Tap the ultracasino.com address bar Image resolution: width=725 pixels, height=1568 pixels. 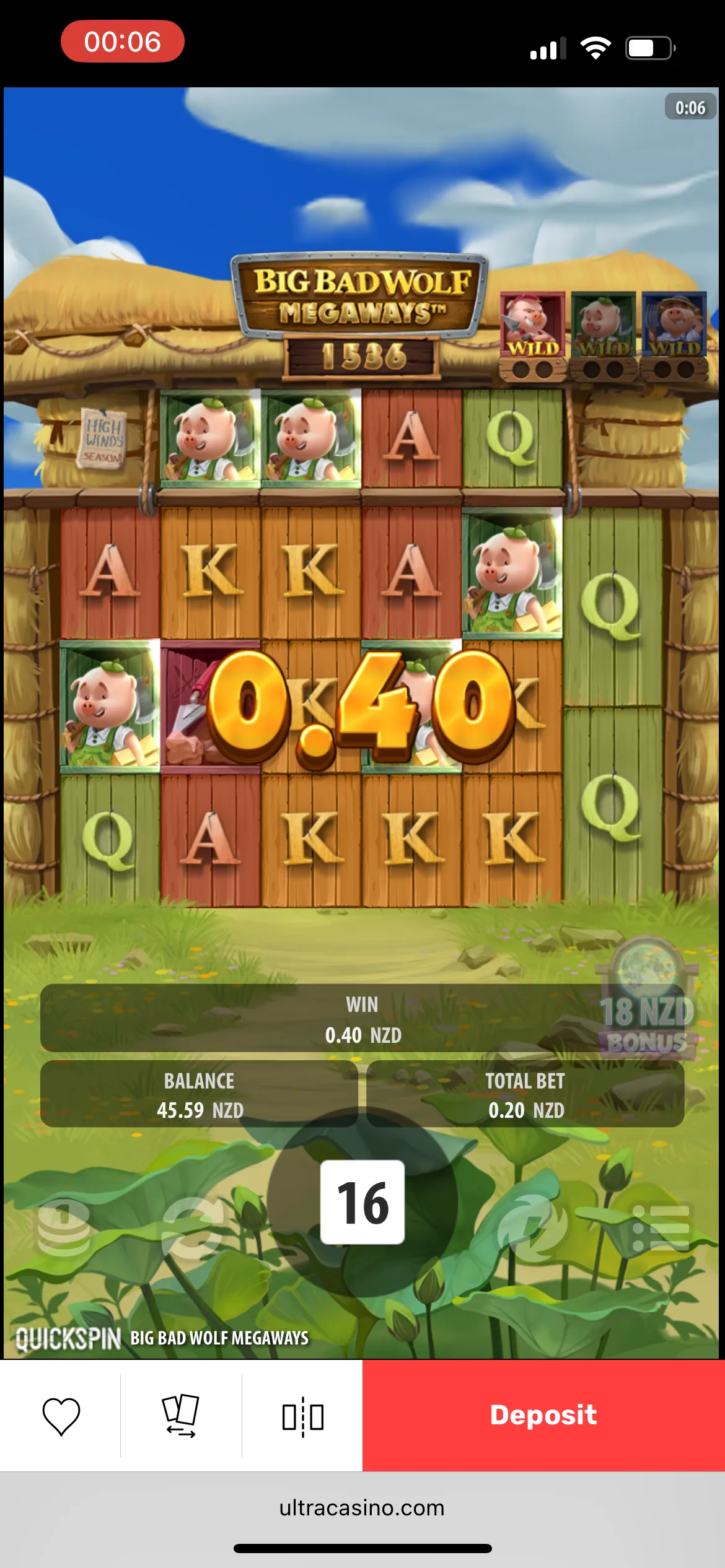(x=362, y=1507)
